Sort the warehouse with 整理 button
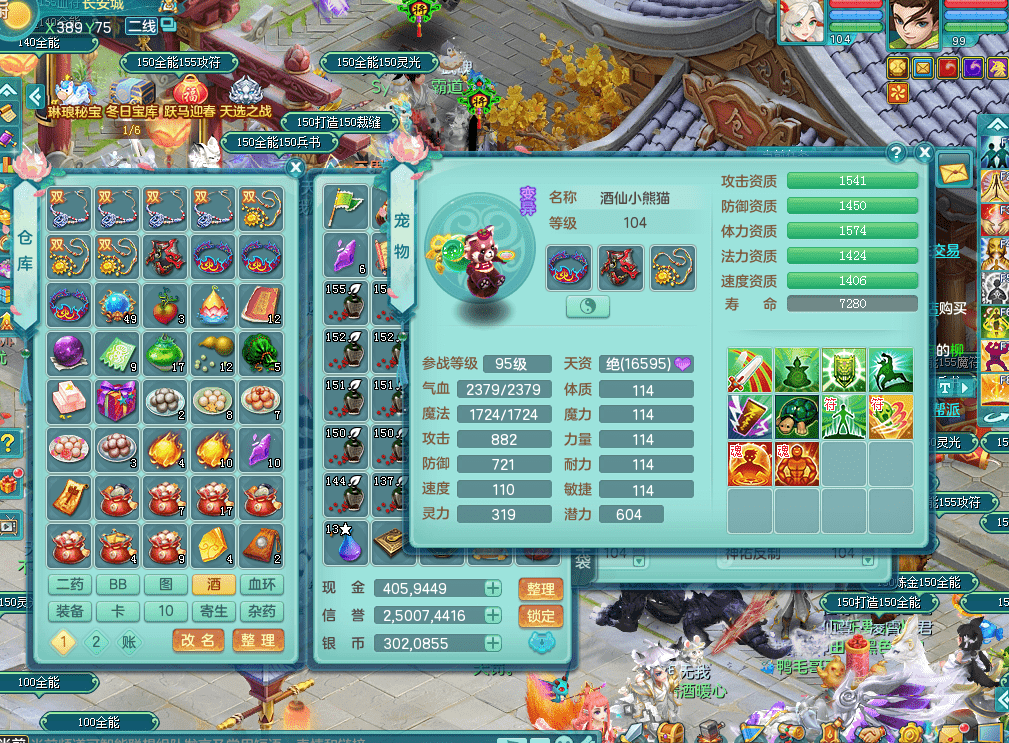1009x743 pixels. pyautogui.click(x=257, y=640)
